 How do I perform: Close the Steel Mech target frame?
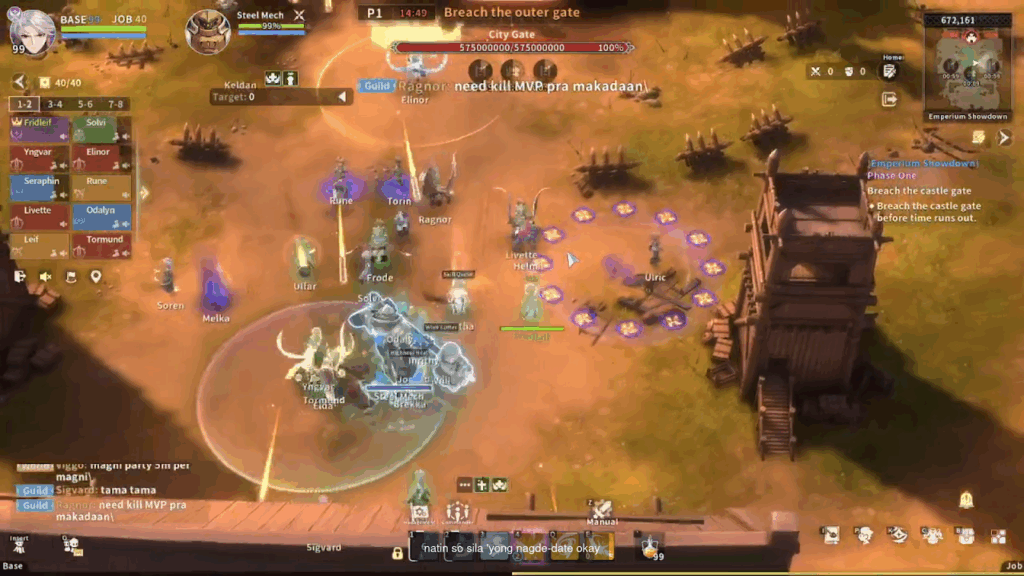tap(298, 16)
